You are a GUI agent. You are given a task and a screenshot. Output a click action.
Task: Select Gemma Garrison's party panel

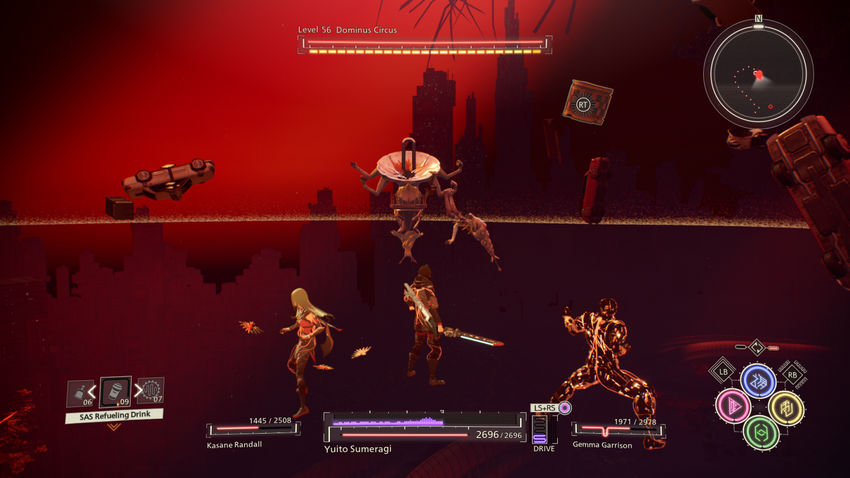coord(617,430)
